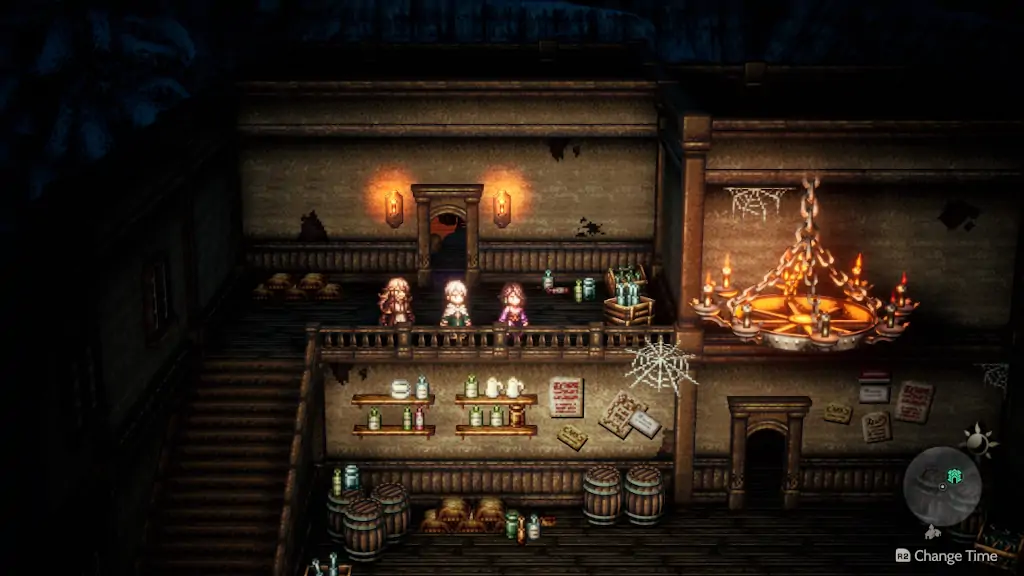Click the green building marker on minimap

[954, 477]
